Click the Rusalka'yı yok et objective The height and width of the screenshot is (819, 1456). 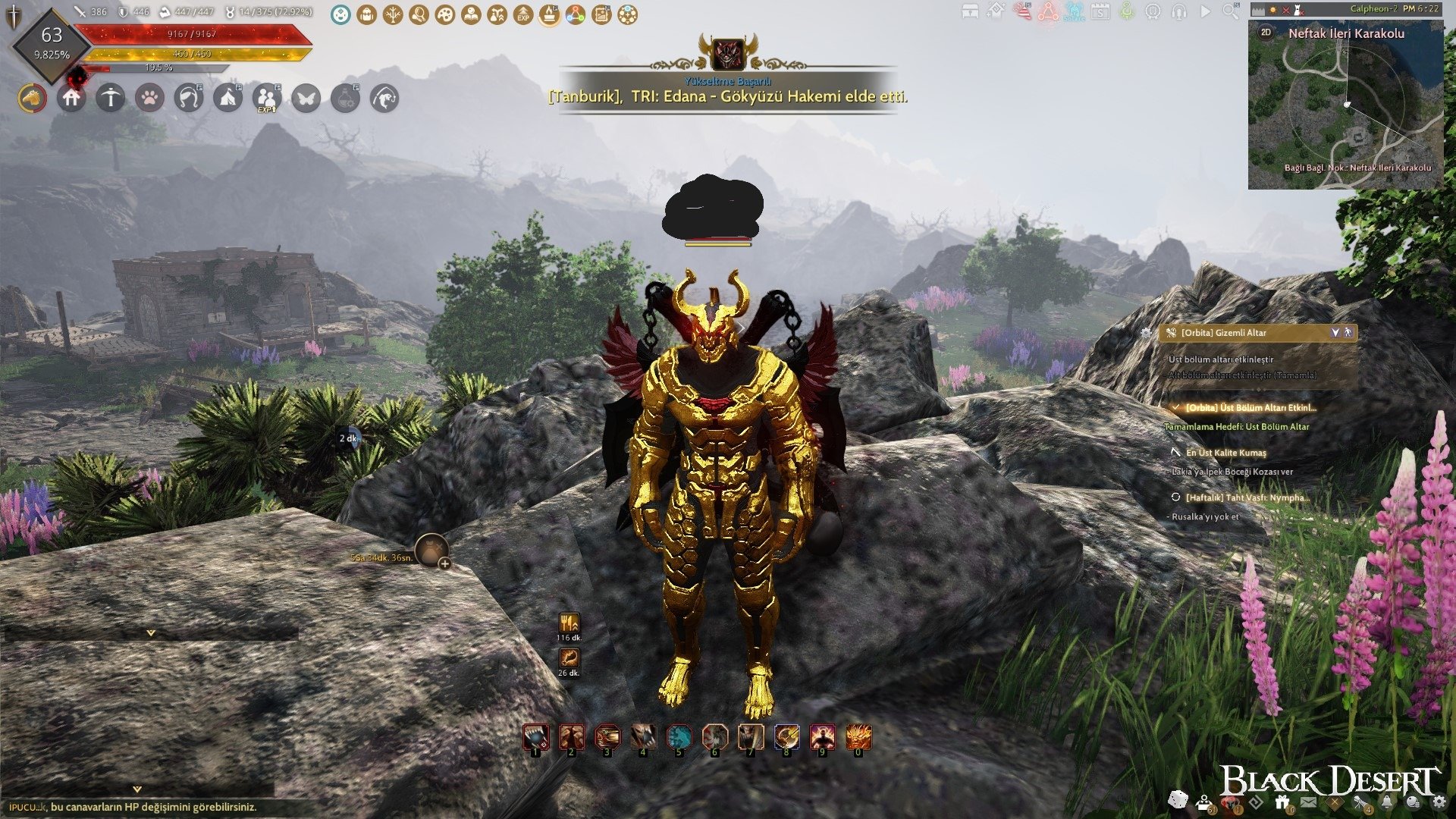point(1204,519)
